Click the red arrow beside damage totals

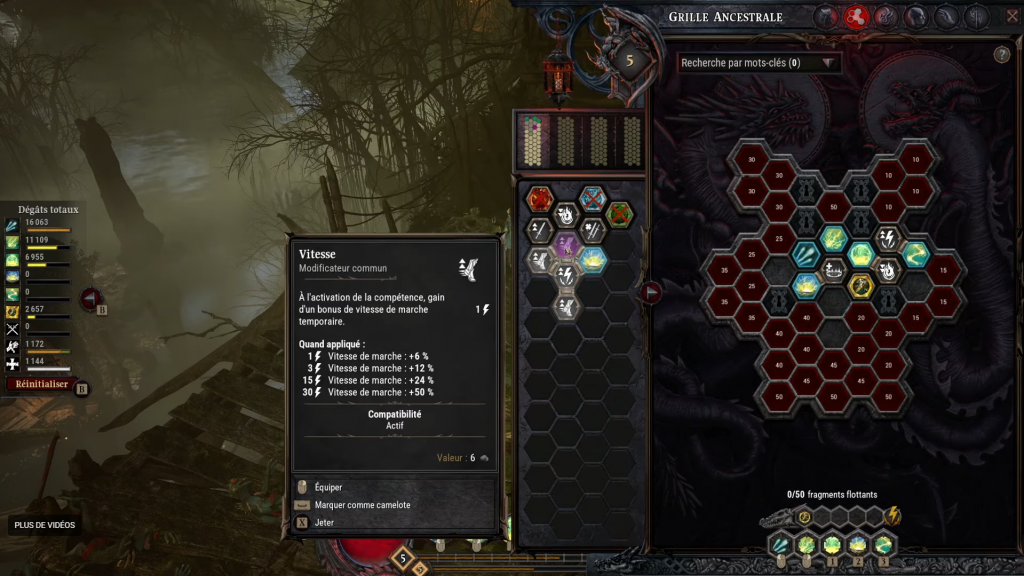pyautogui.click(x=89, y=298)
